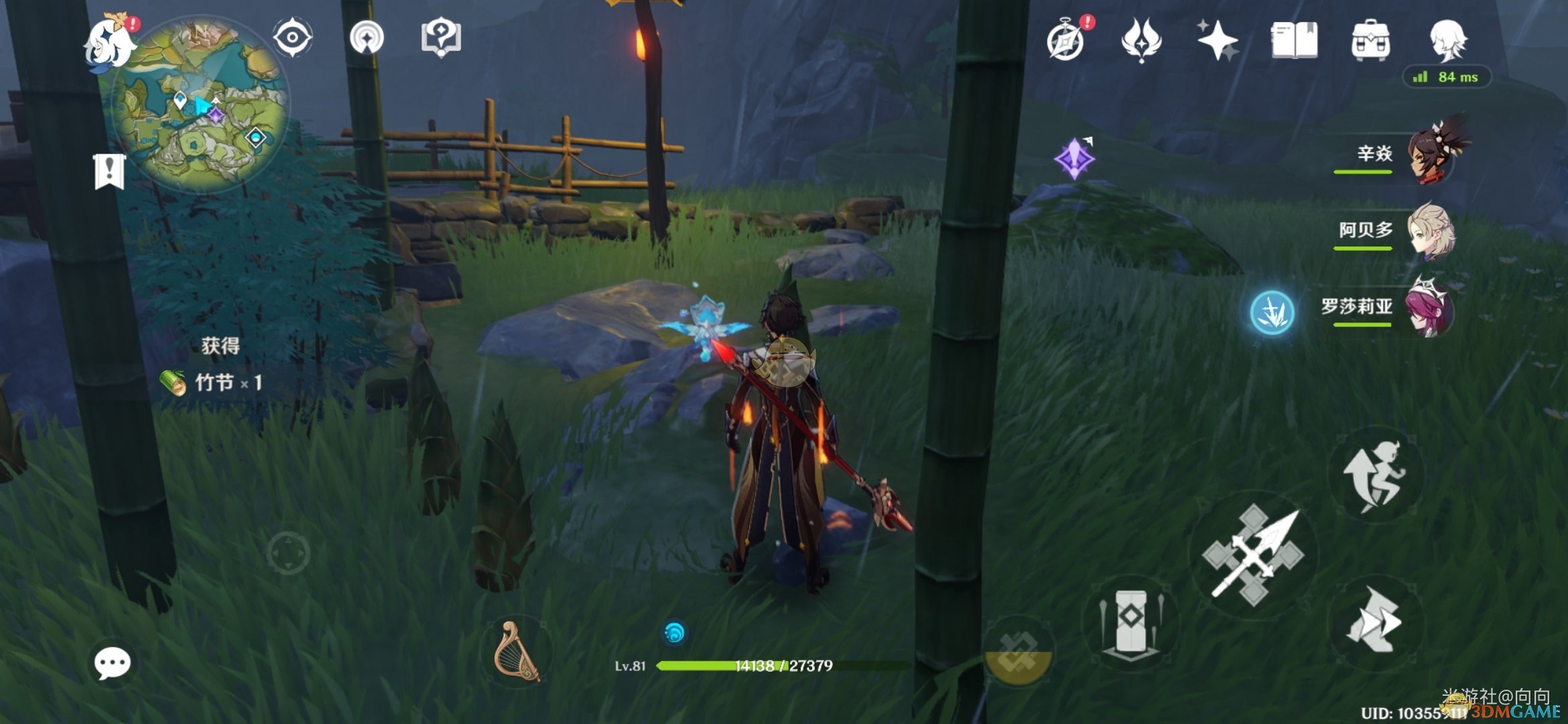This screenshot has height=724, width=1568.
Task: Open the Wish star icon
Action: (x=1218, y=40)
